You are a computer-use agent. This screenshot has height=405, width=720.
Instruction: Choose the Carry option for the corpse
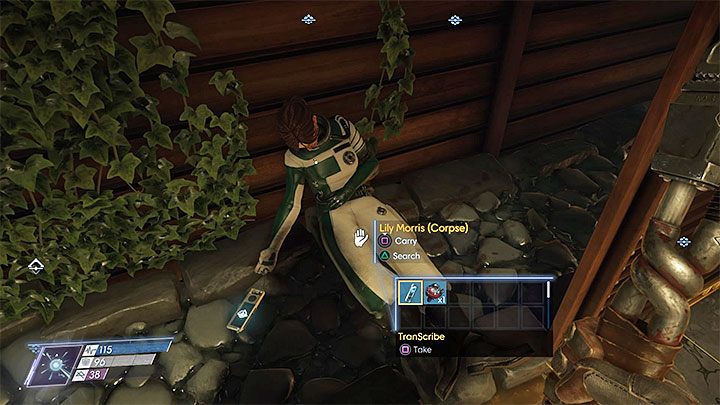[x=399, y=241]
